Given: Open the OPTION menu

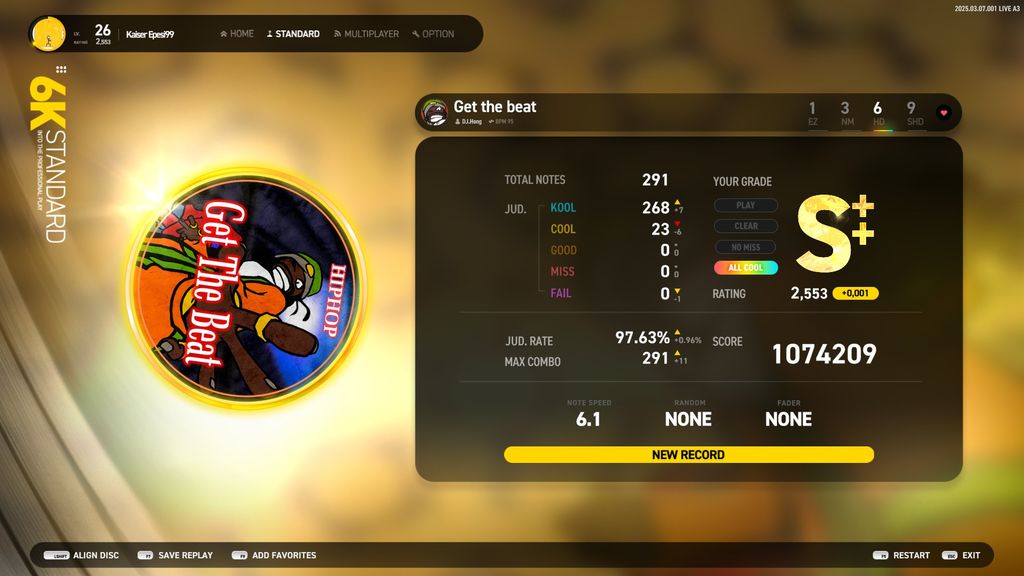Looking at the screenshot, I should click(432, 34).
